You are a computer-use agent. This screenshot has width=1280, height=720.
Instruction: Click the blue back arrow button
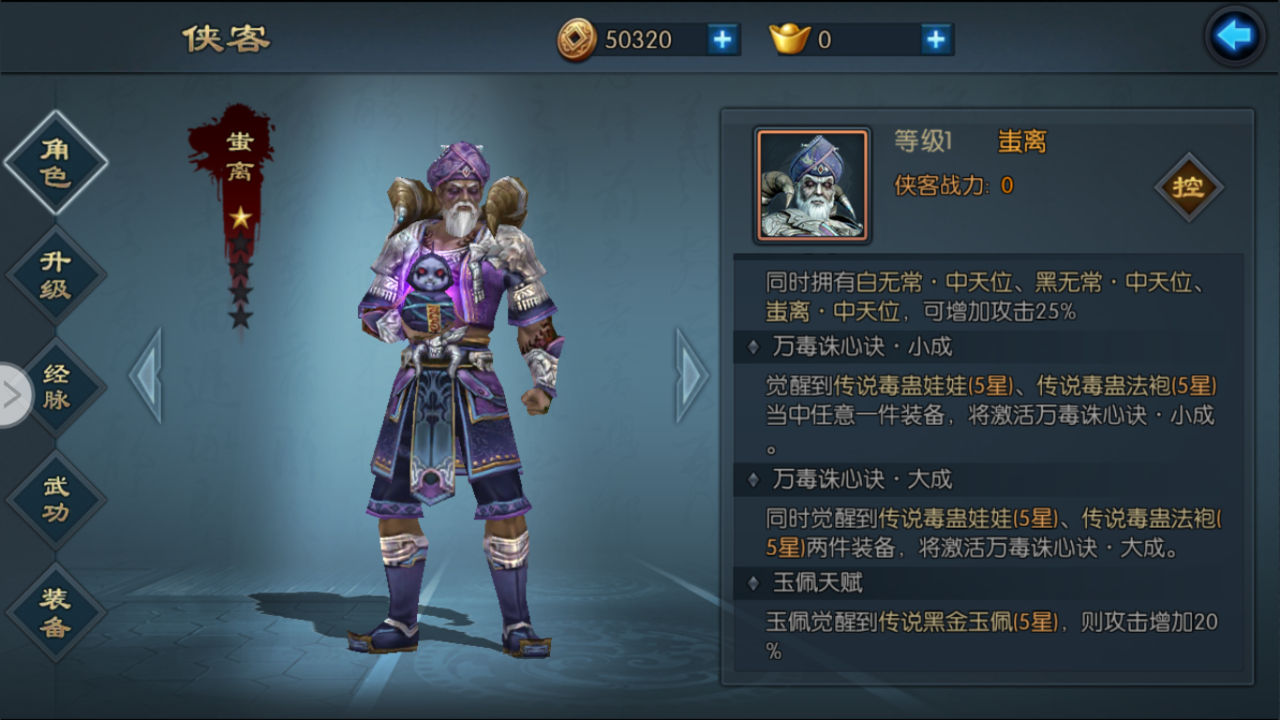click(x=1234, y=37)
